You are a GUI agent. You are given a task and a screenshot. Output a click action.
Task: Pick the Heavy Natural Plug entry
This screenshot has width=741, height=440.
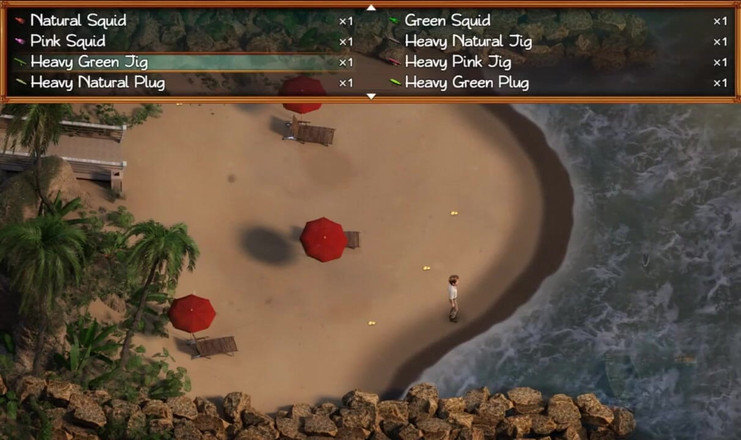[x=95, y=82]
